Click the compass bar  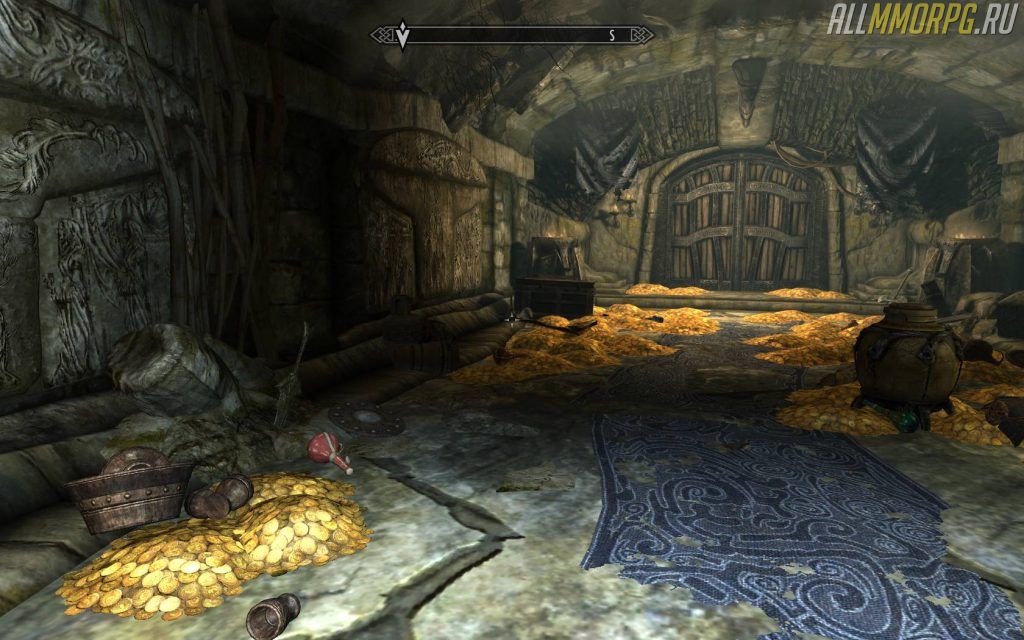click(x=512, y=36)
